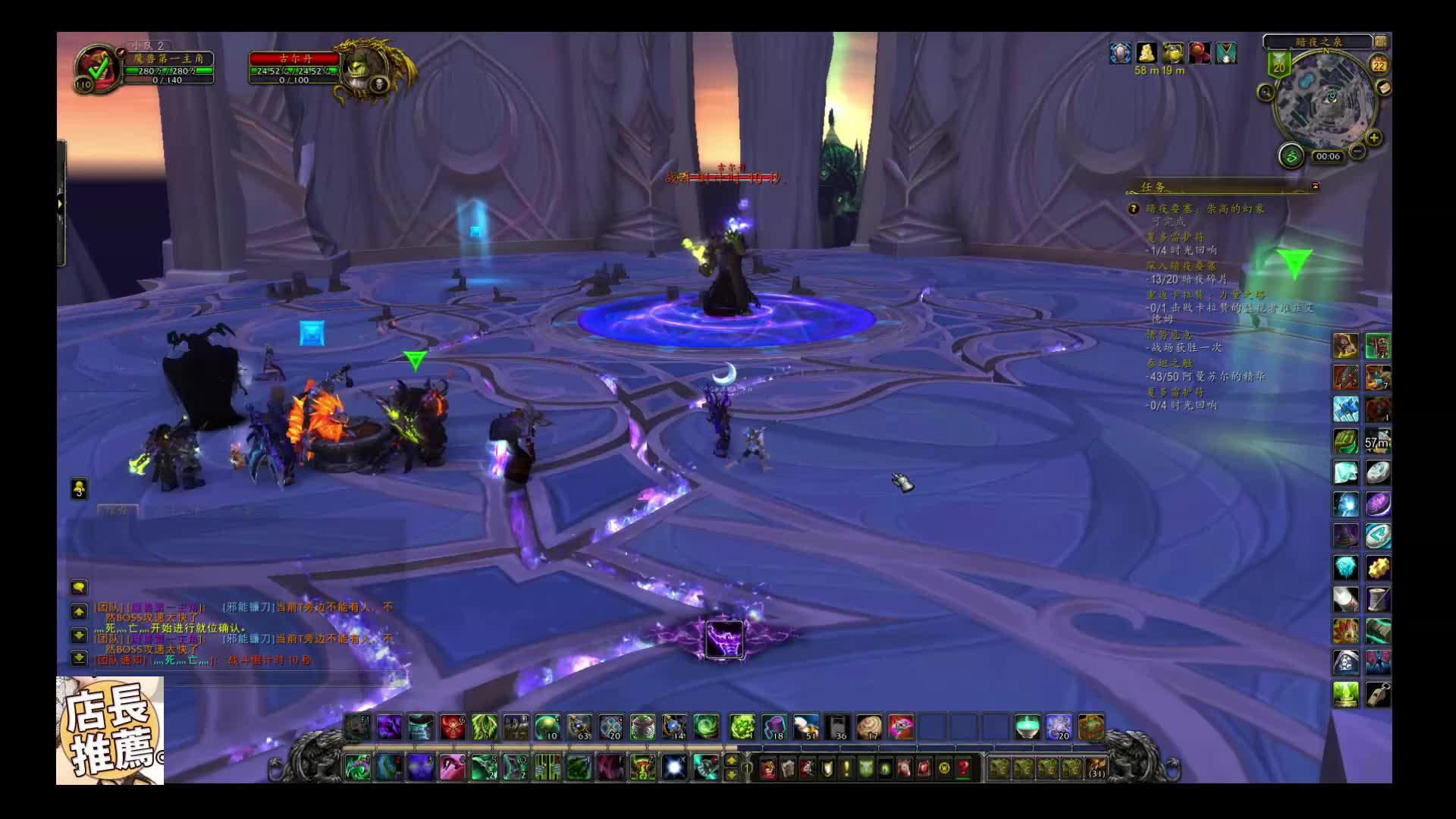Zoom in the minimap with plus button

point(1374,138)
